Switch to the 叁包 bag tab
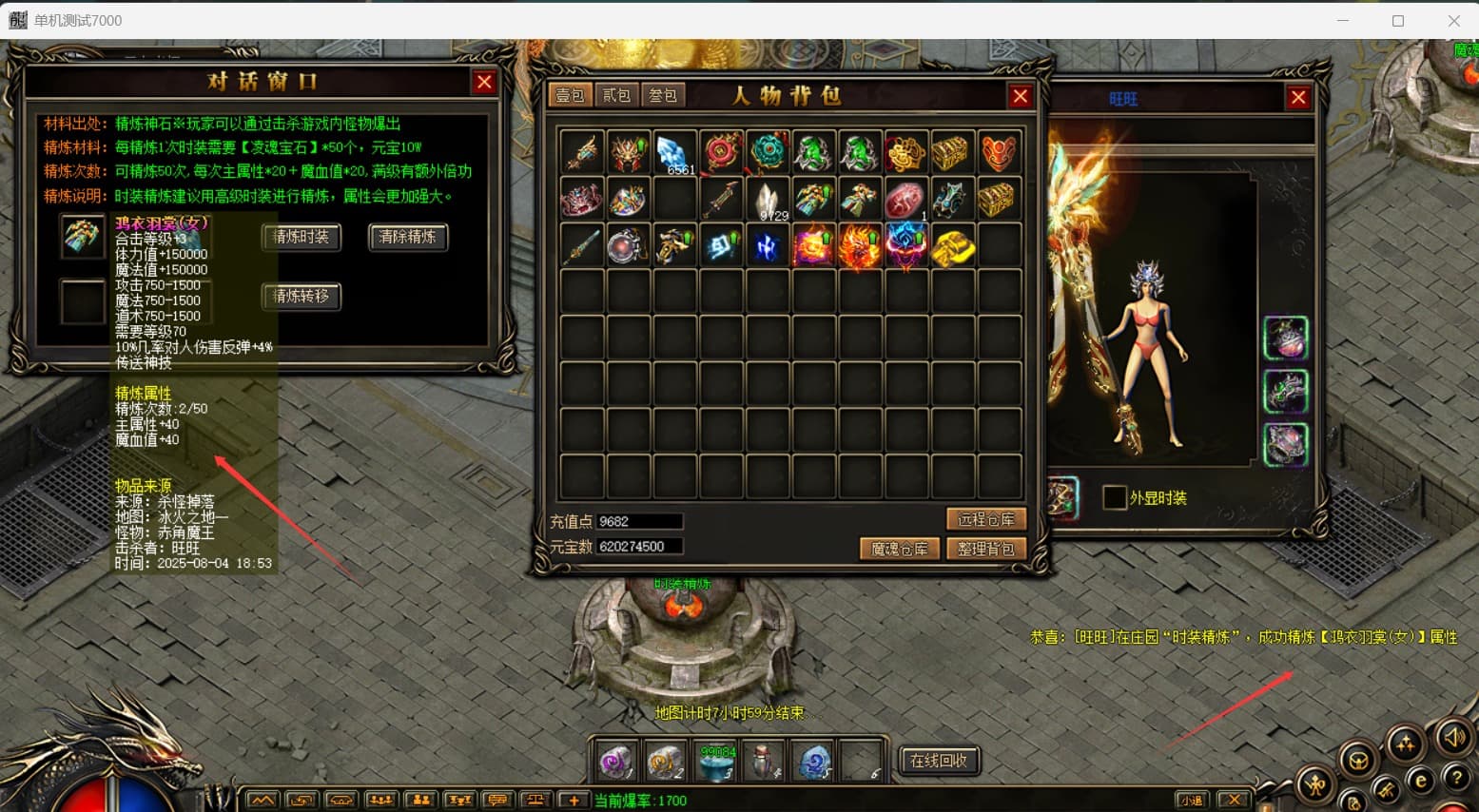1479x812 pixels. coord(663,95)
